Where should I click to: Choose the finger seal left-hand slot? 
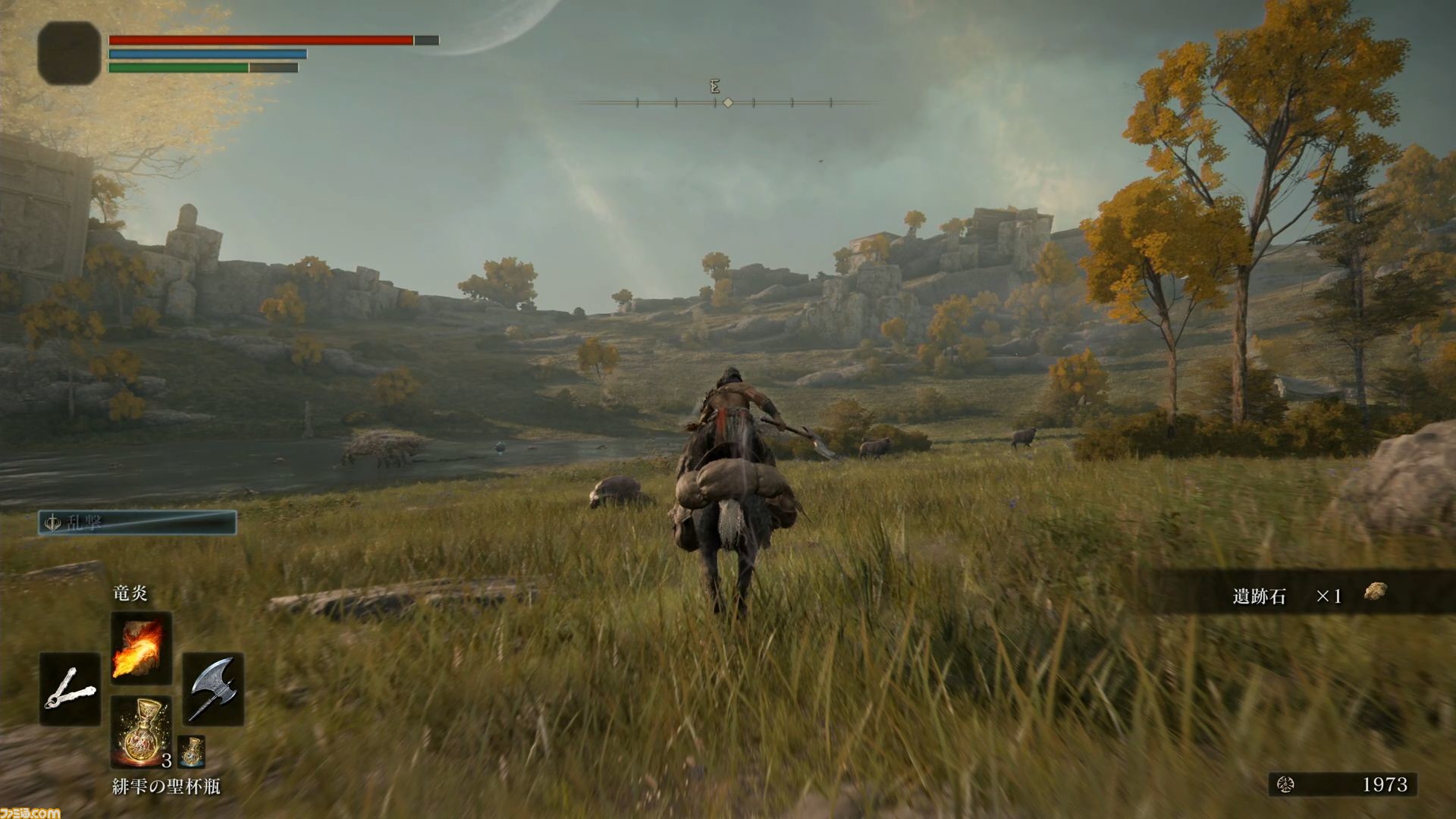70,689
